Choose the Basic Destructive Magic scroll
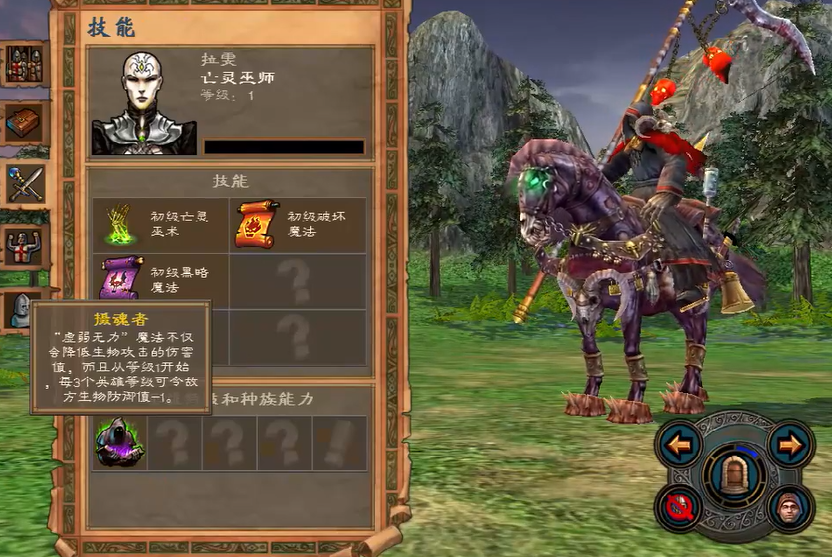This screenshot has height=557, width=832. point(258,223)
